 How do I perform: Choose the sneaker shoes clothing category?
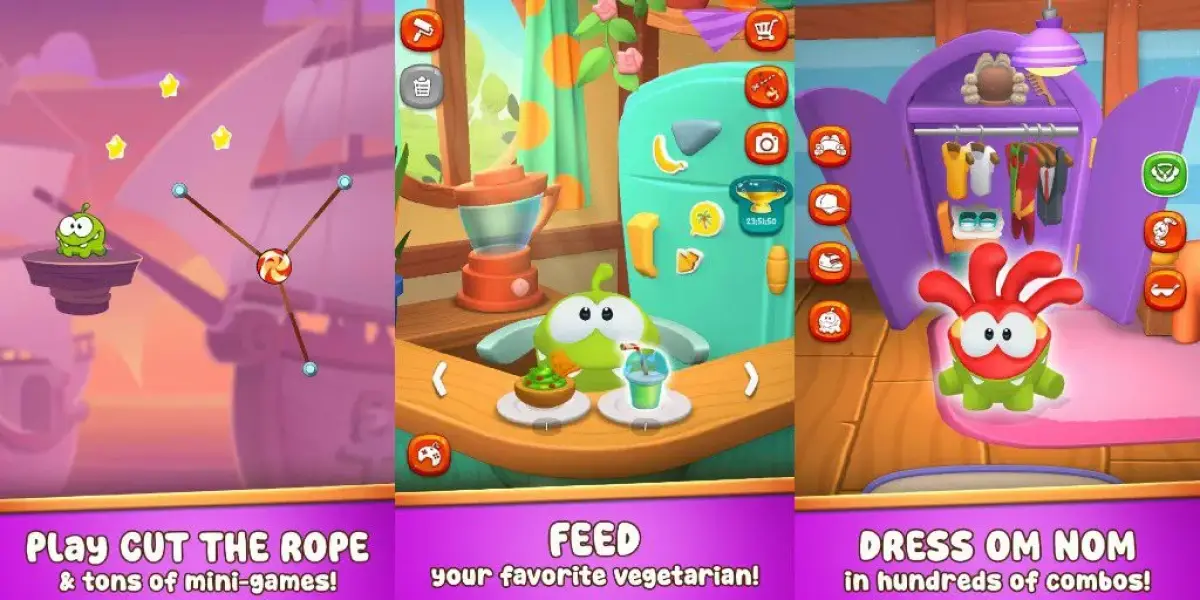point(829,262)
